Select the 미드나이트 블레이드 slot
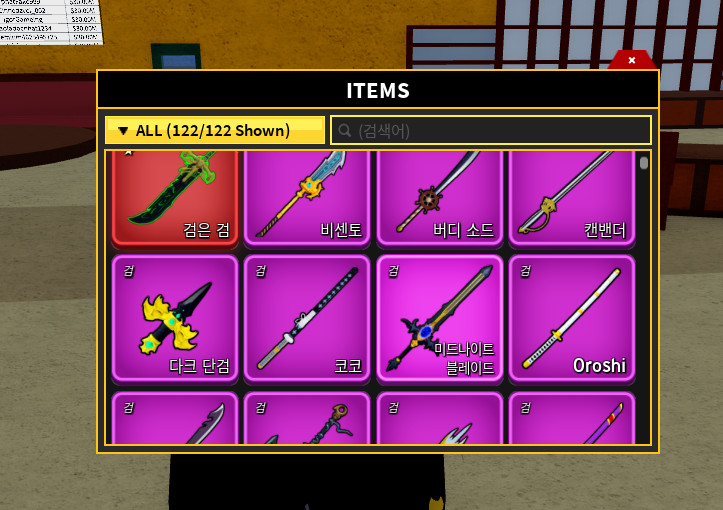This screenshot has width=723, height=510. tap(440, 318)
